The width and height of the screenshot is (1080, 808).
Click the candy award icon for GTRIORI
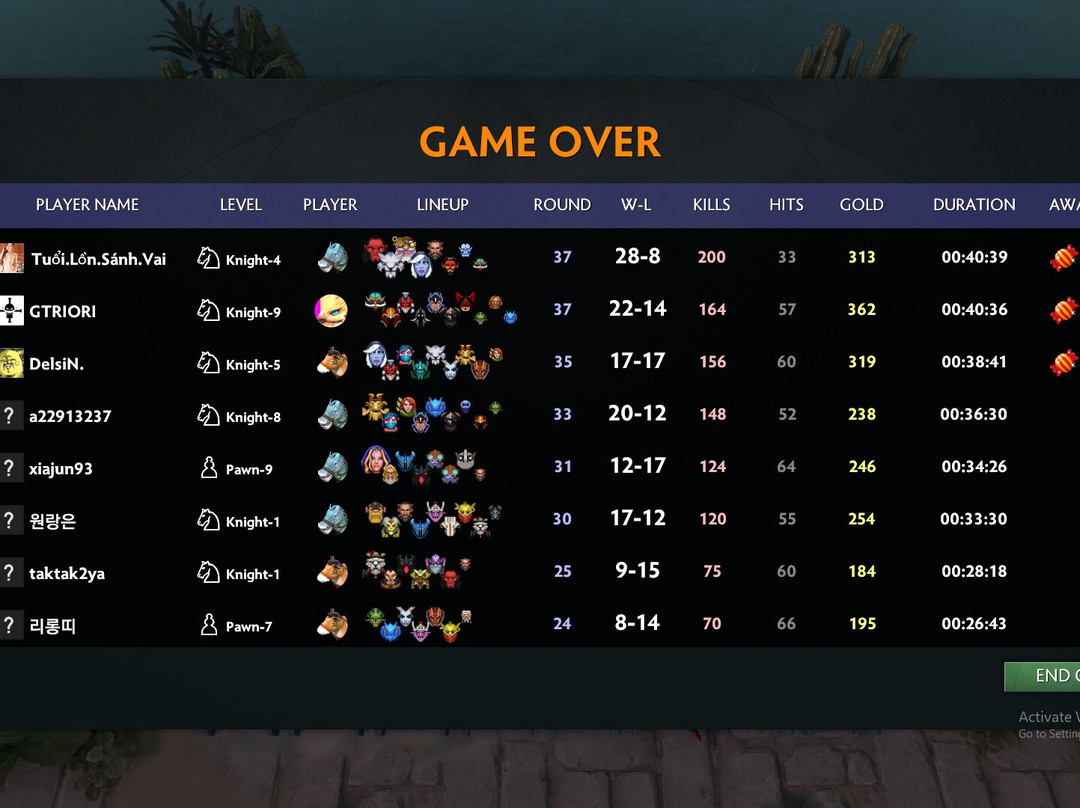pyautogui.click(x=1063, y=310)
